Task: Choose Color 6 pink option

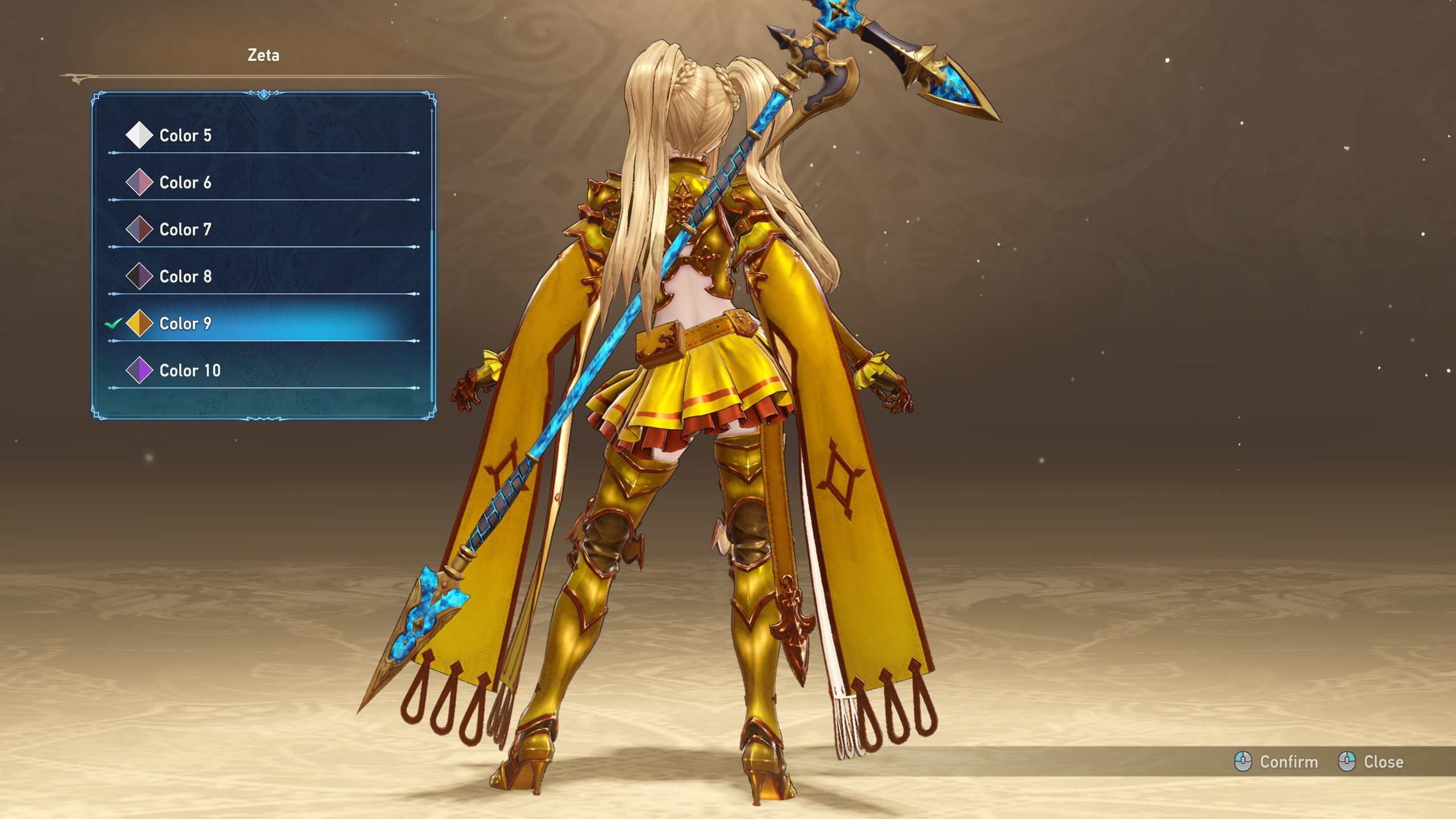Action: pos(185,183)
